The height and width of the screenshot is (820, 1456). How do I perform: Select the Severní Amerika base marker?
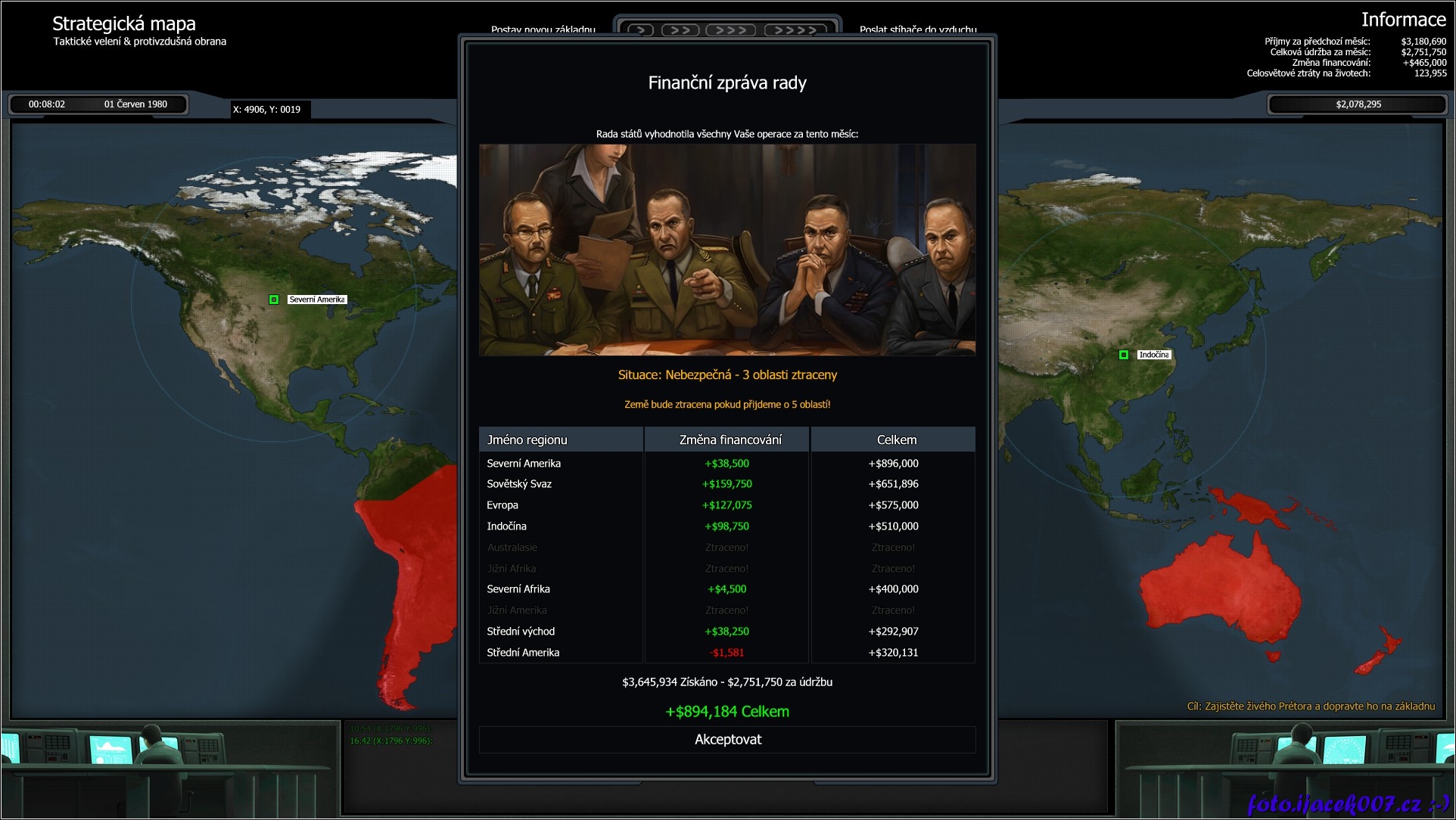[x=274, y=300]
